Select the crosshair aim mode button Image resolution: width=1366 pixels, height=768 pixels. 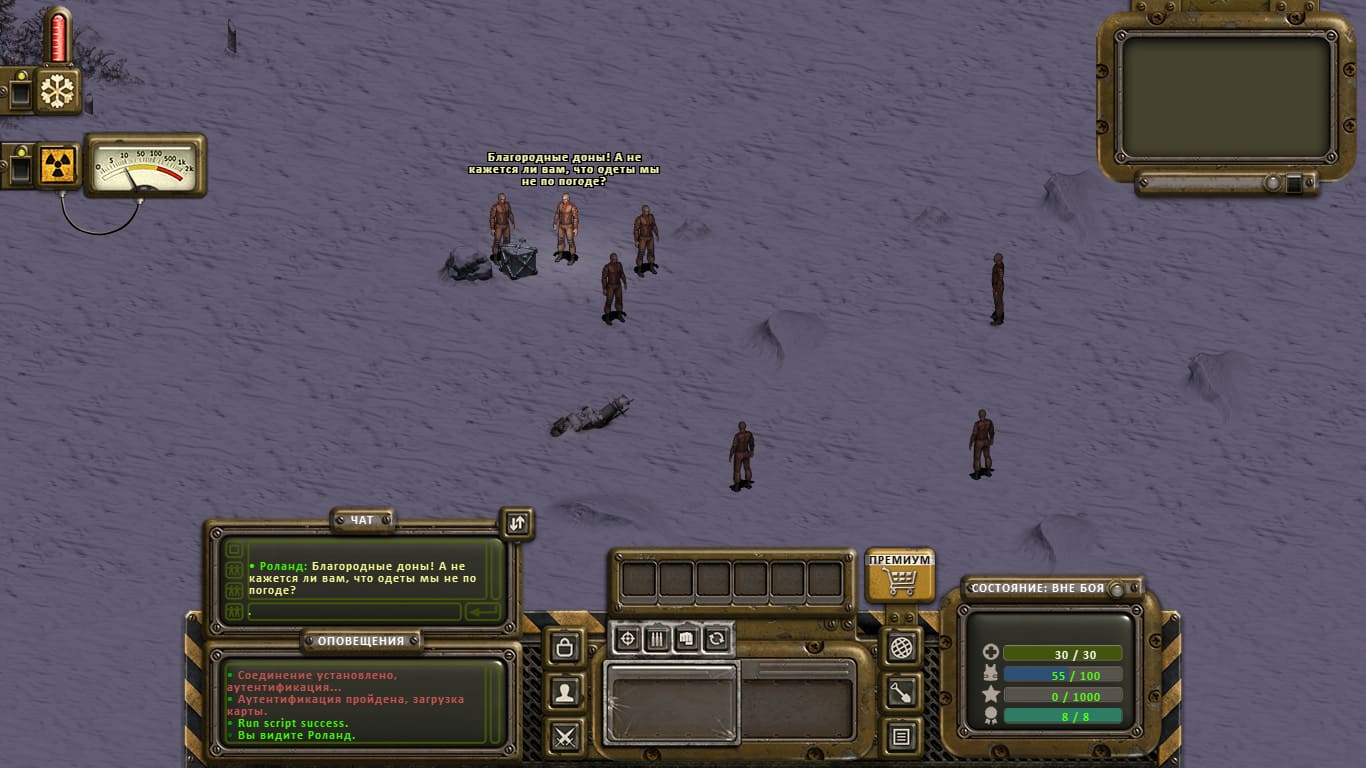click(627, 638)
